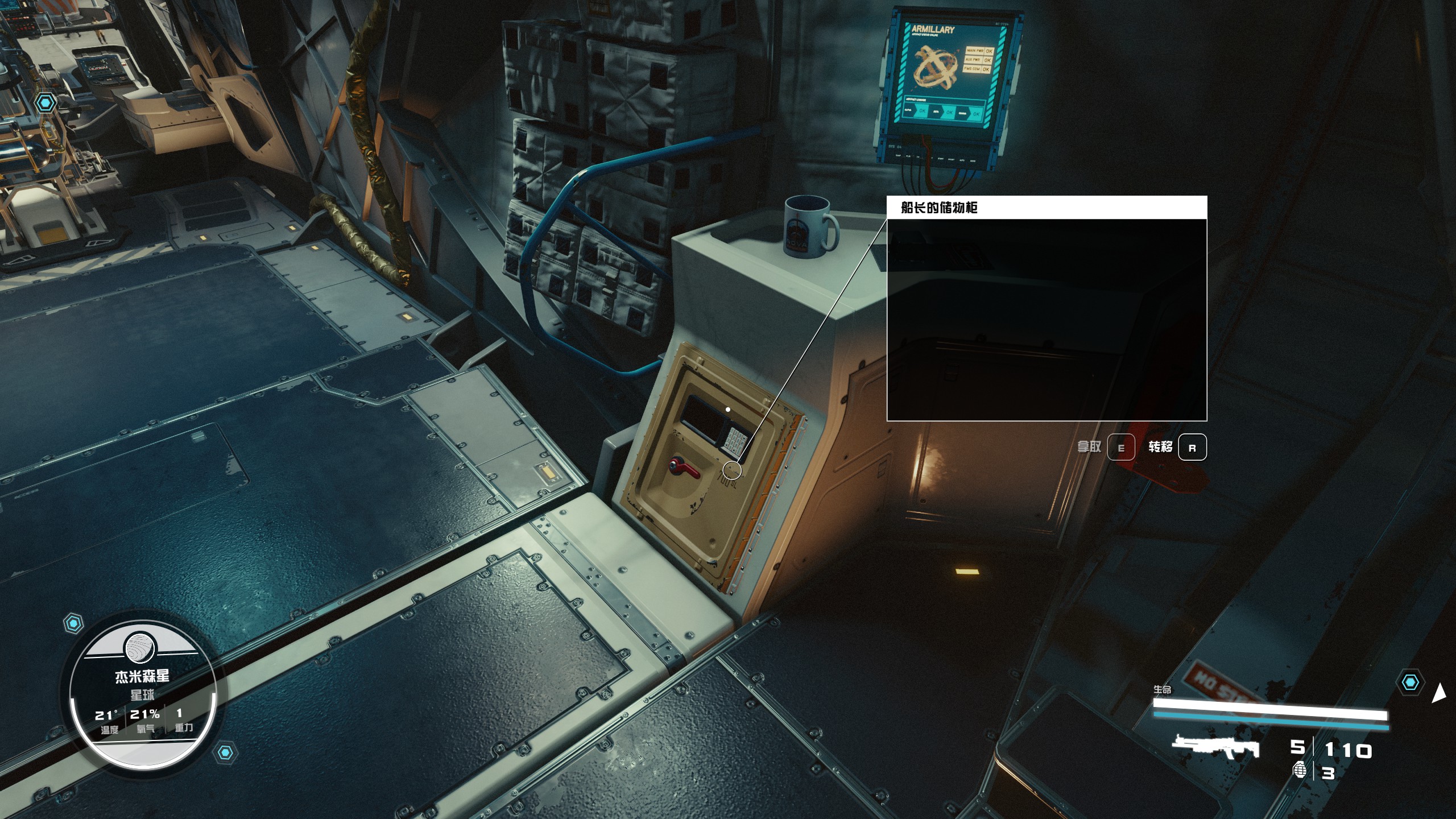This screenshot has height=819, width=1456.
Task: Select the 船长的储物柜 container title bar
Action: [x=1046, y=208]
